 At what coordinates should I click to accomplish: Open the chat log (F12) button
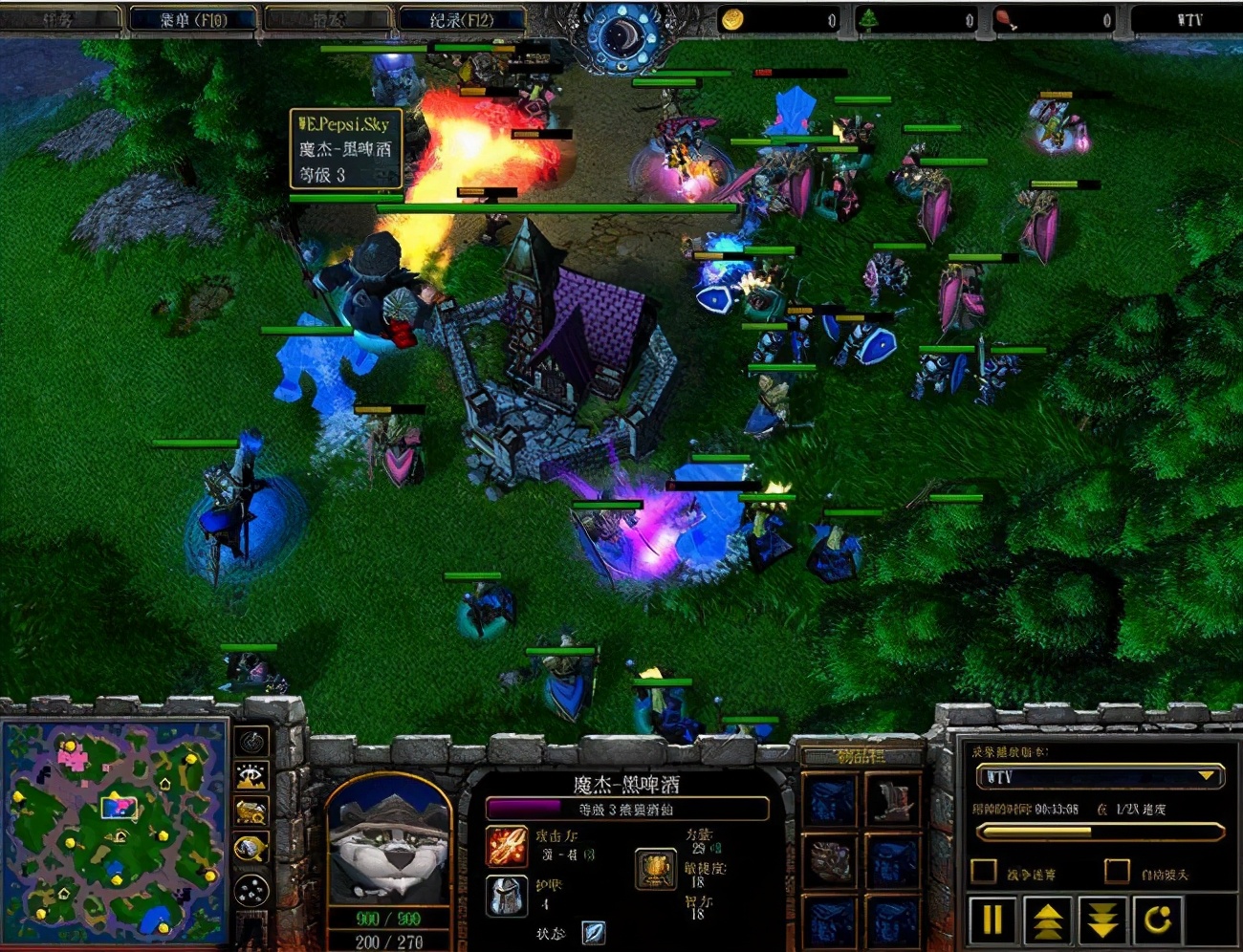462,19
